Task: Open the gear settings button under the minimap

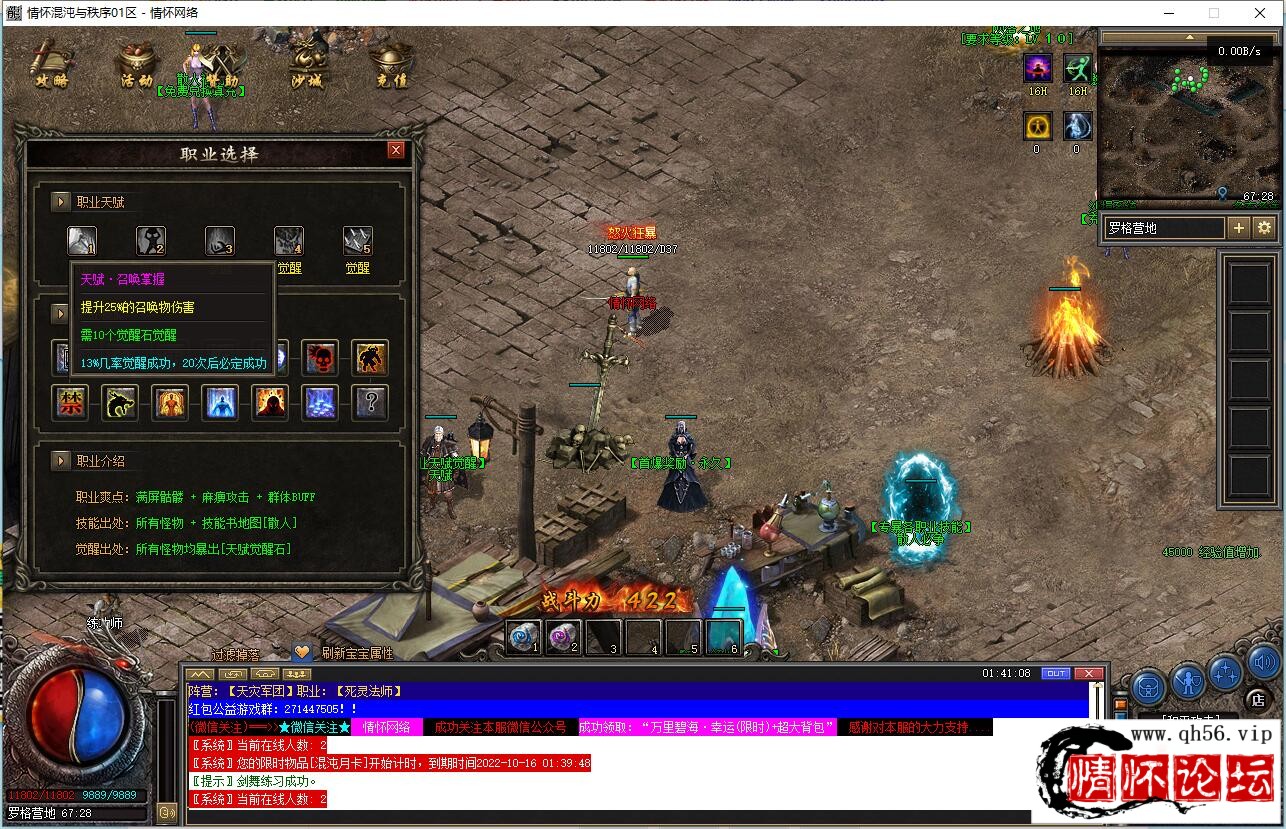Action: (1264, 228)
